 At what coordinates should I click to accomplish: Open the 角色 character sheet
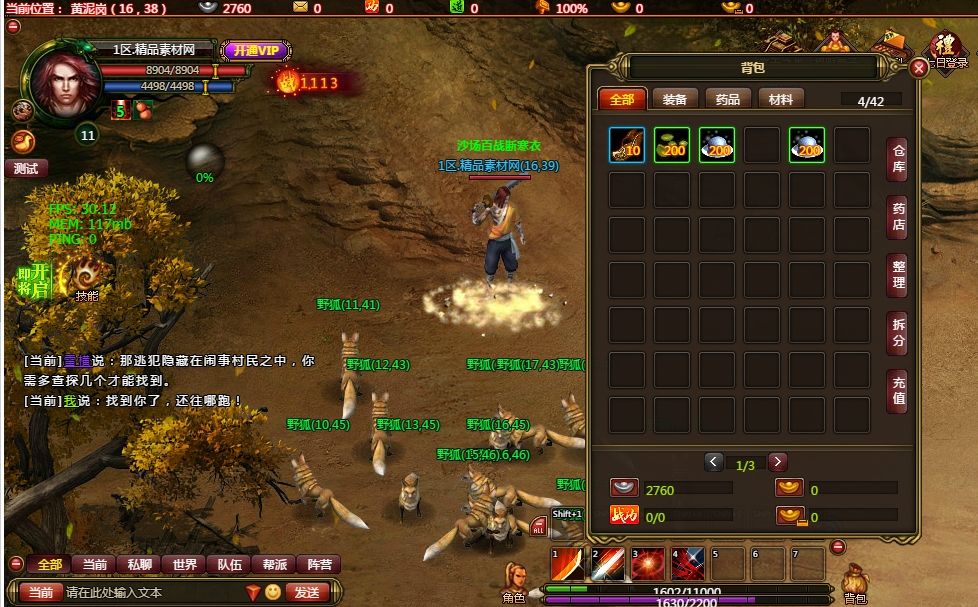tap(514, 580)
